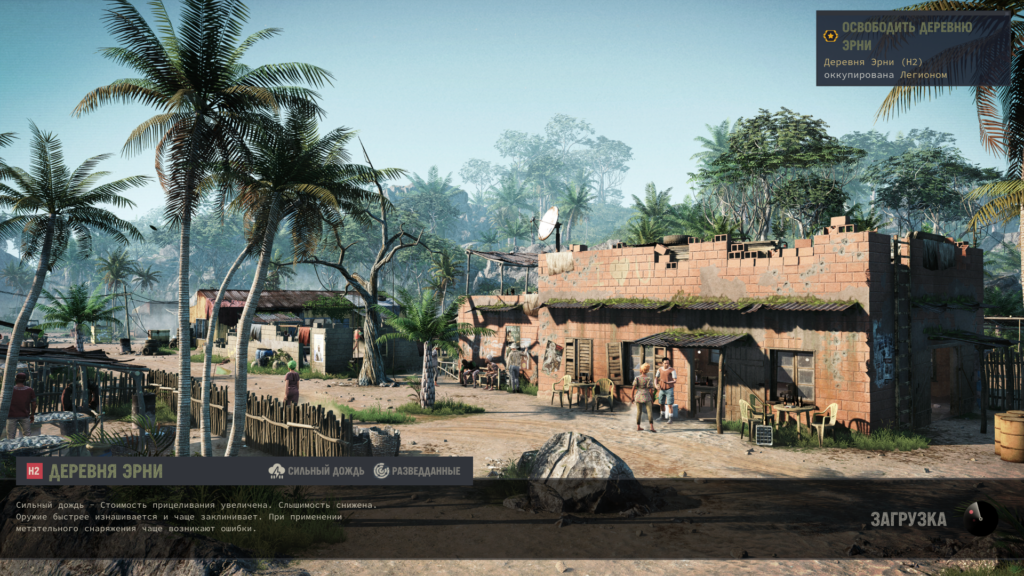Open the 'Освободить деревню Эрни' objective tracker
Image resolution: width=1024 pixels, height=576 pixels.
click(906, 36)
